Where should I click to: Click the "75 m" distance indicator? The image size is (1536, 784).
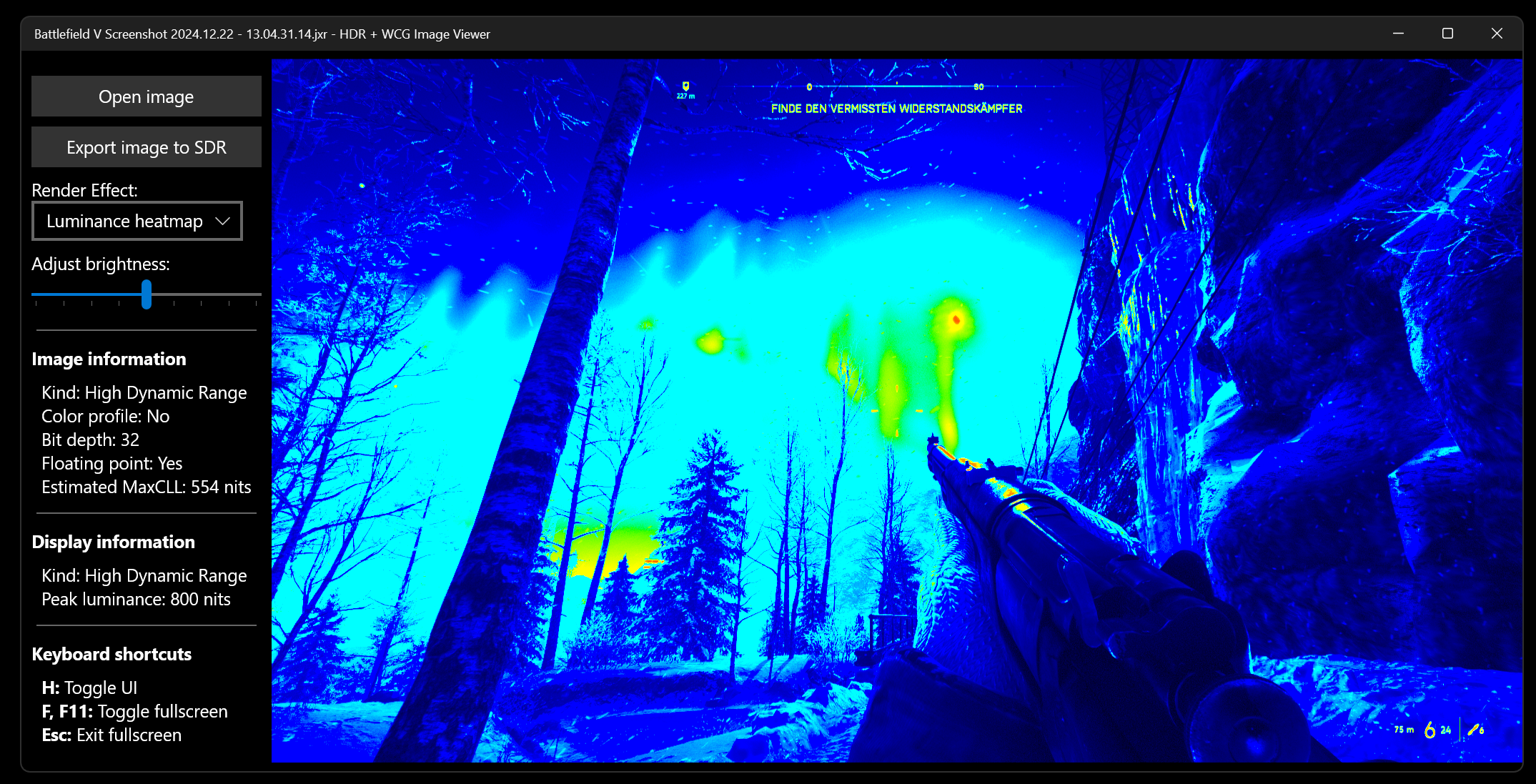point(1404,730)
